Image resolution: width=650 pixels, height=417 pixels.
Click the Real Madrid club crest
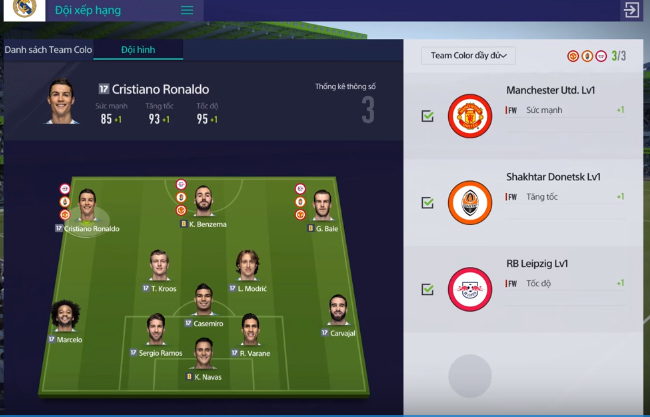17,13
